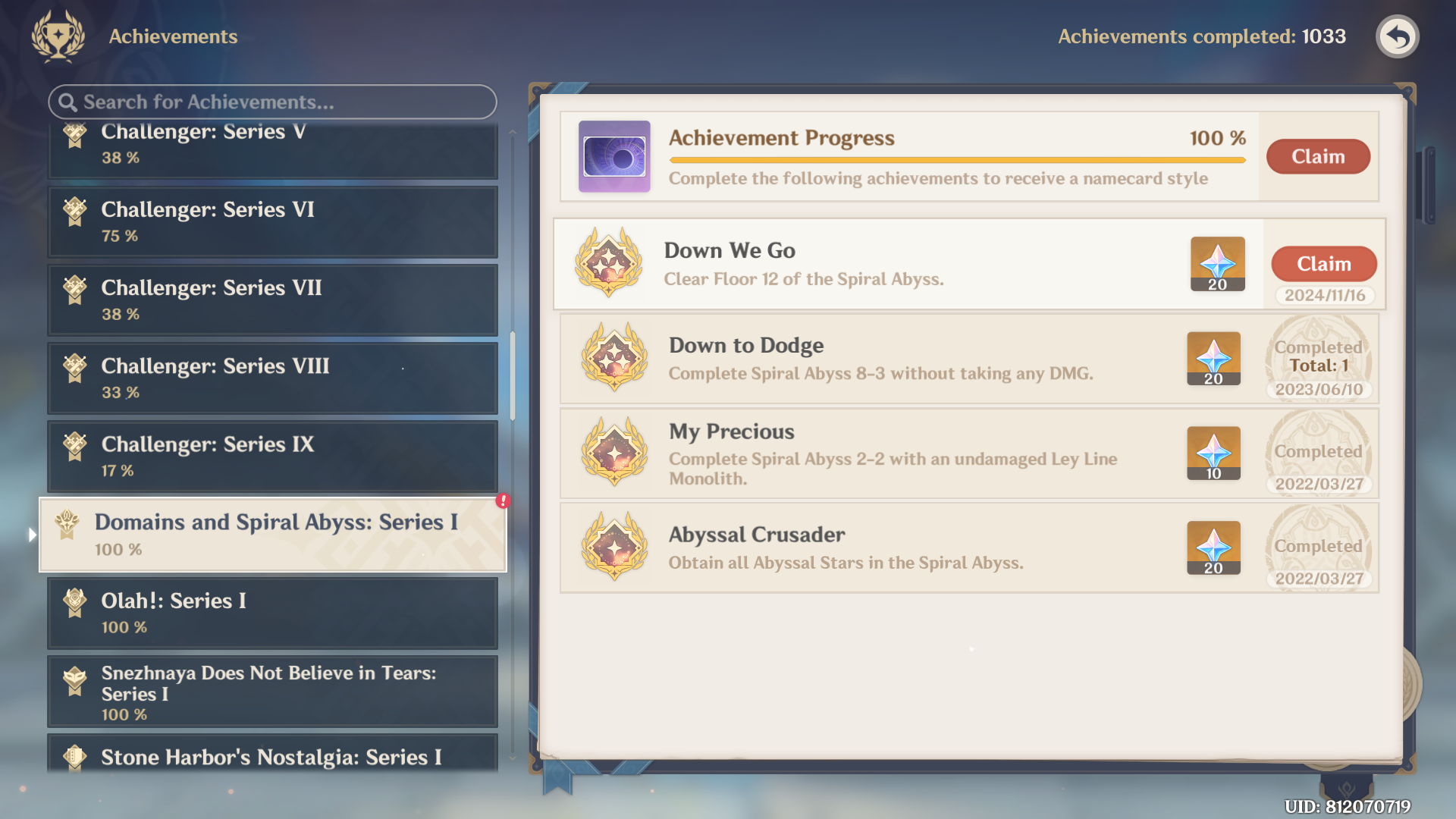
Task: Select the Abyssal Crusader achievement medal emblem
Action: tap(614, 548)
